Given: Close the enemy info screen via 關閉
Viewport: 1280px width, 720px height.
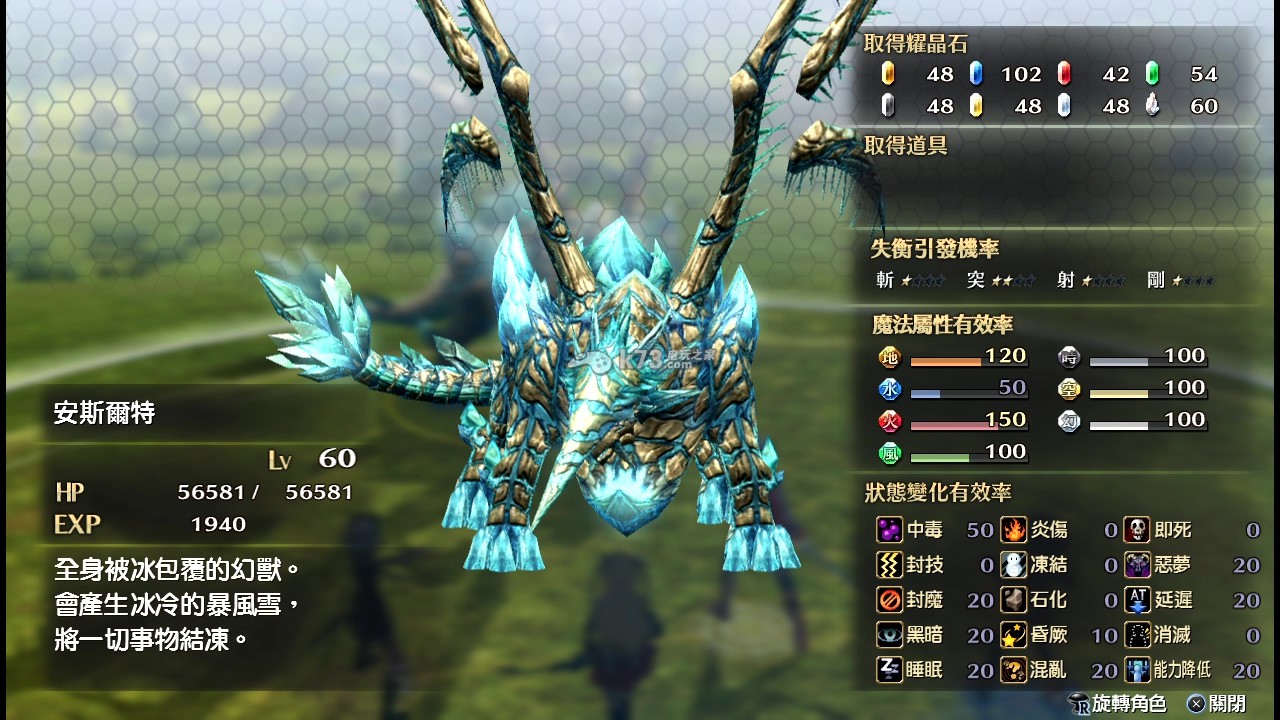Looking at the screenshot, I should click(x=1214, y=703).
